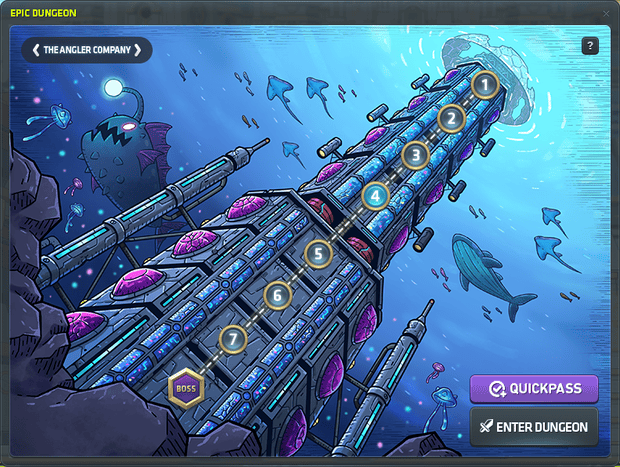Select dungeon stage 7 node
Viewport: 620px width, 467px height.
click(234, 339)
